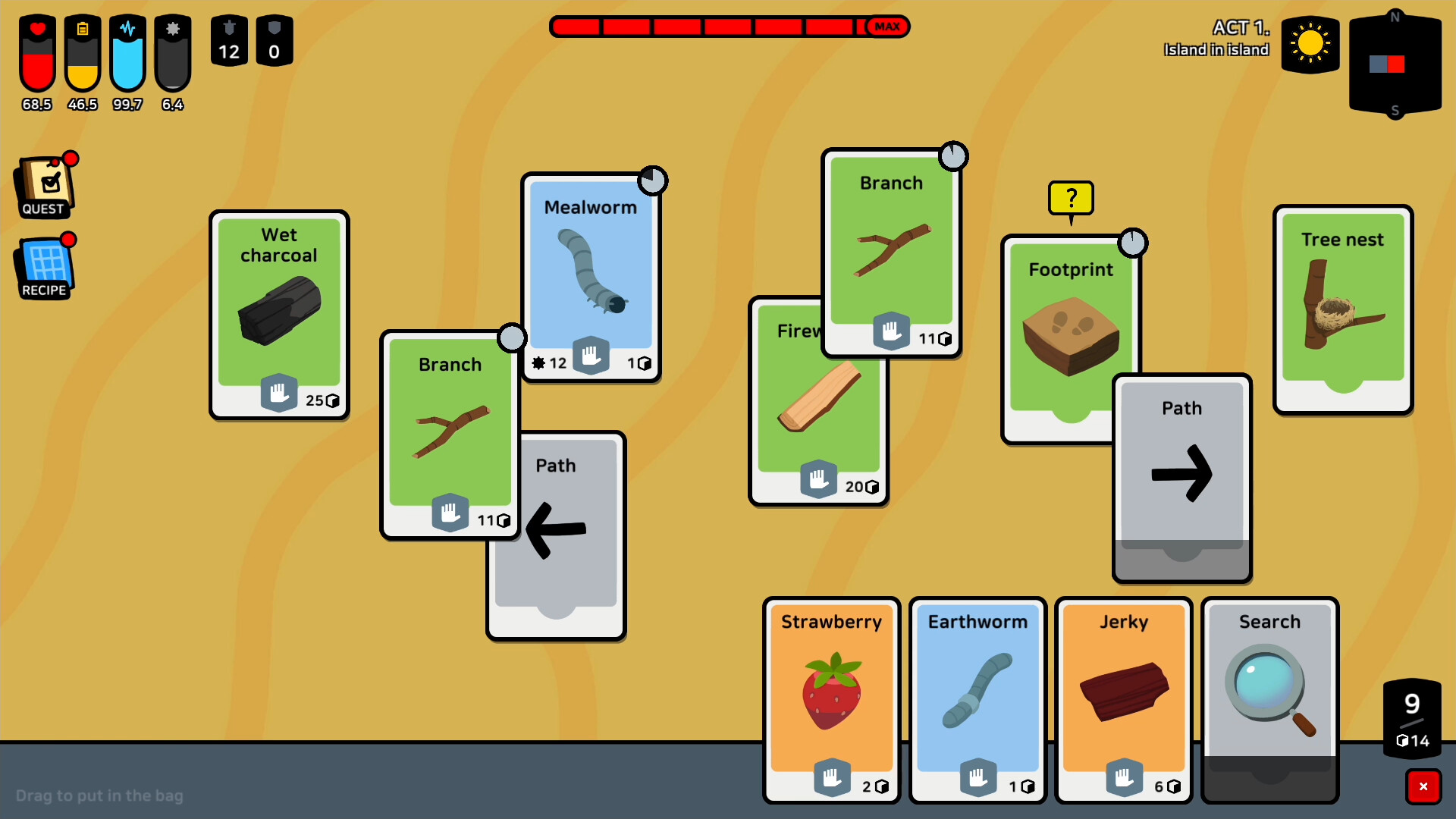The image size is (1456, 819).
Task: Open the Recipe book
Action: pos(43,265)
